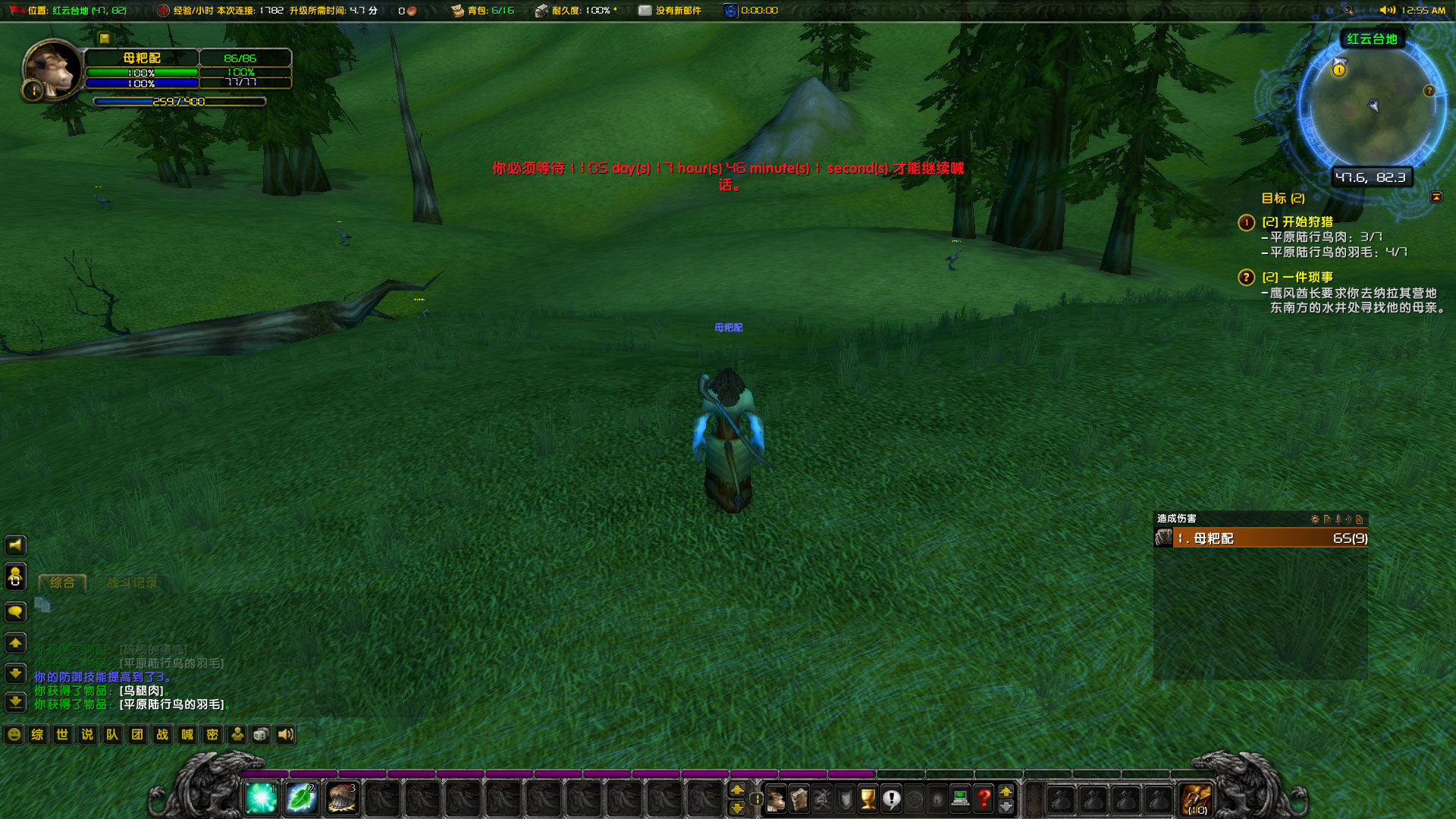
Task: Open the red question mark help button
Action: click(x=983, y=799)
